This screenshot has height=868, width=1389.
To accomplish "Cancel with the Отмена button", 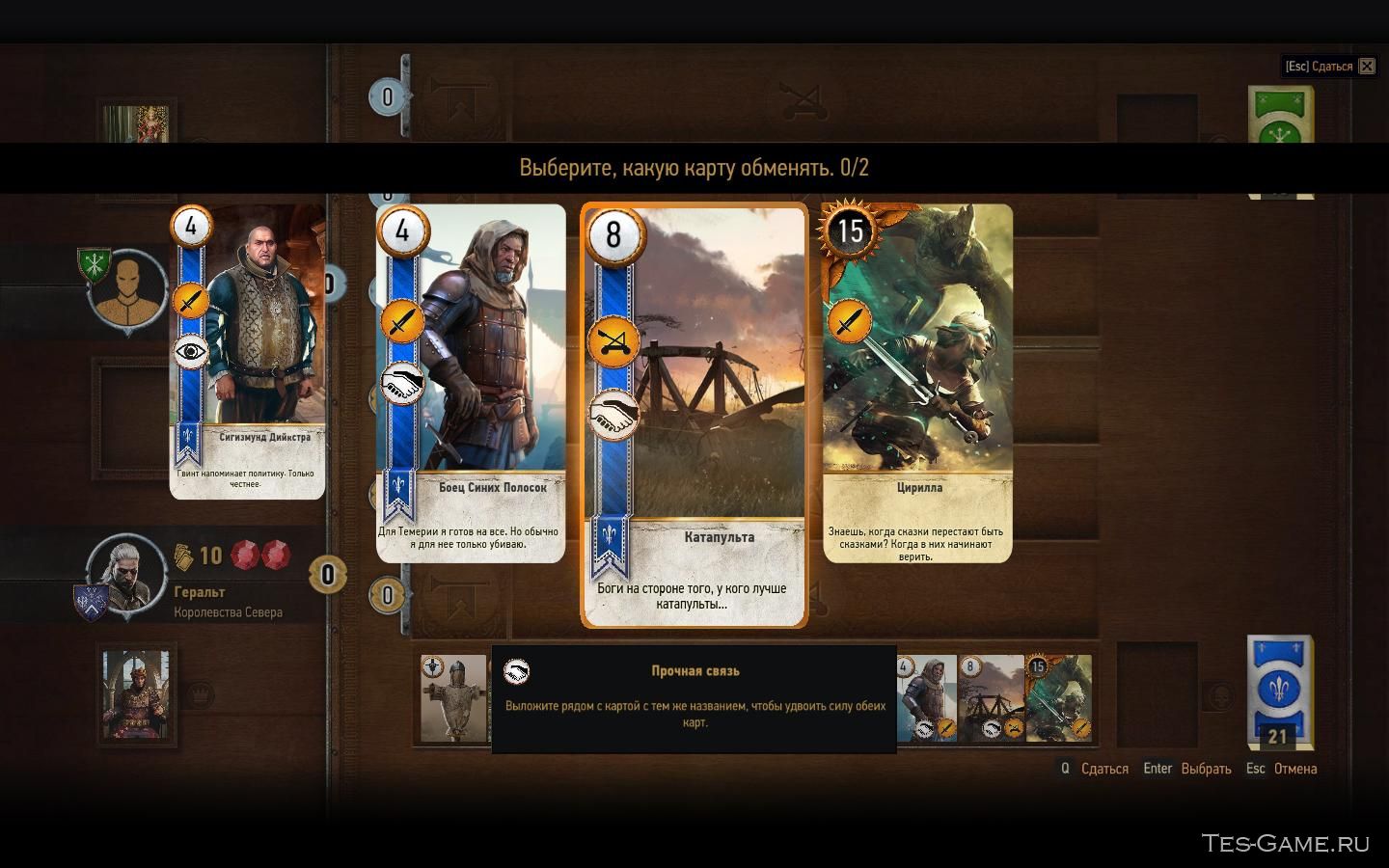I will tap(1294, 769).
